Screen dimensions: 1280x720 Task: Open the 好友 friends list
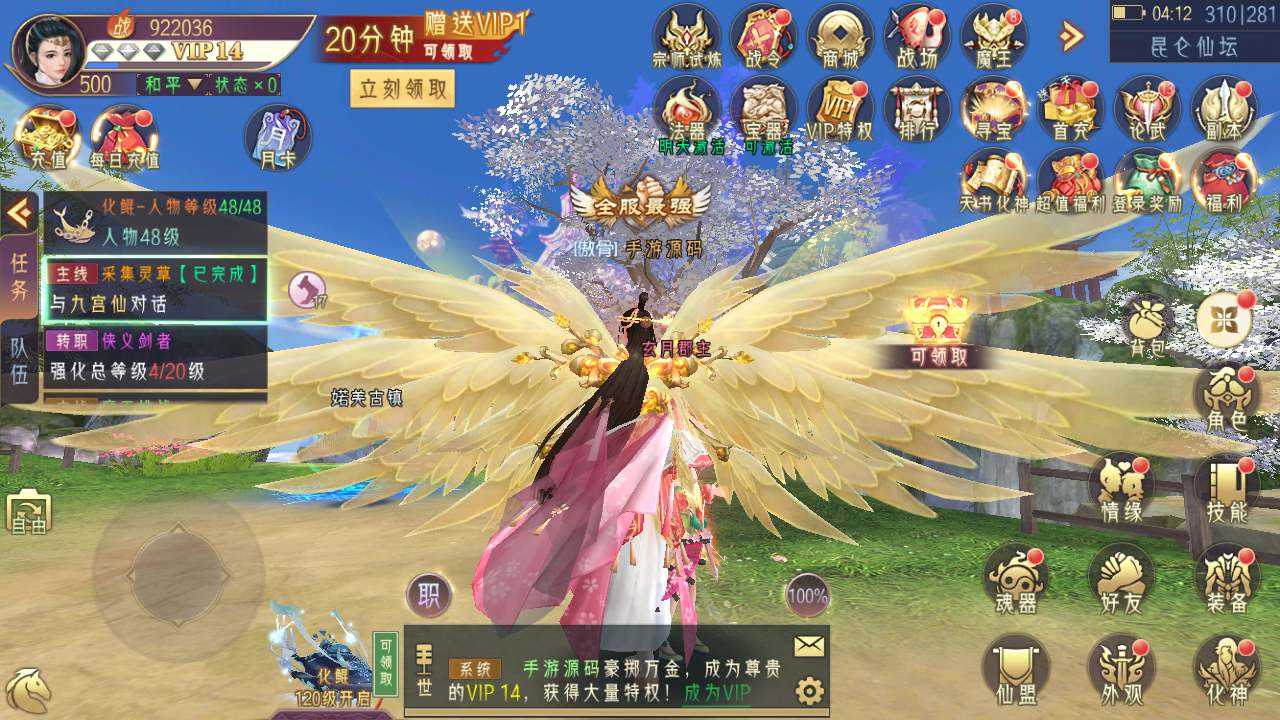[1120, 578]
